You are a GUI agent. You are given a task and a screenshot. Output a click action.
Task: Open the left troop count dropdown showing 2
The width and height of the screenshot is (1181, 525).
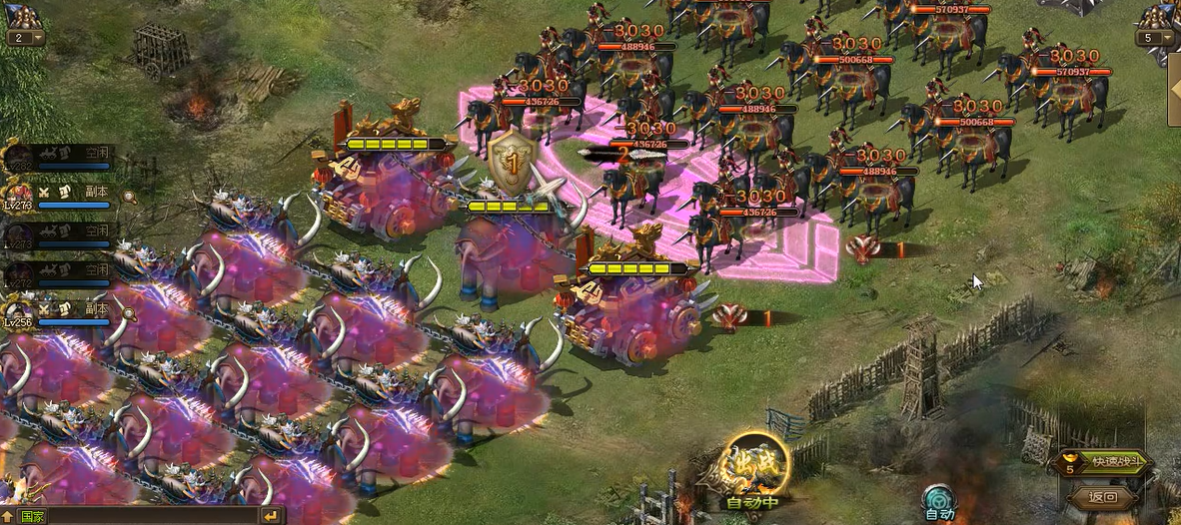[26, 38]
